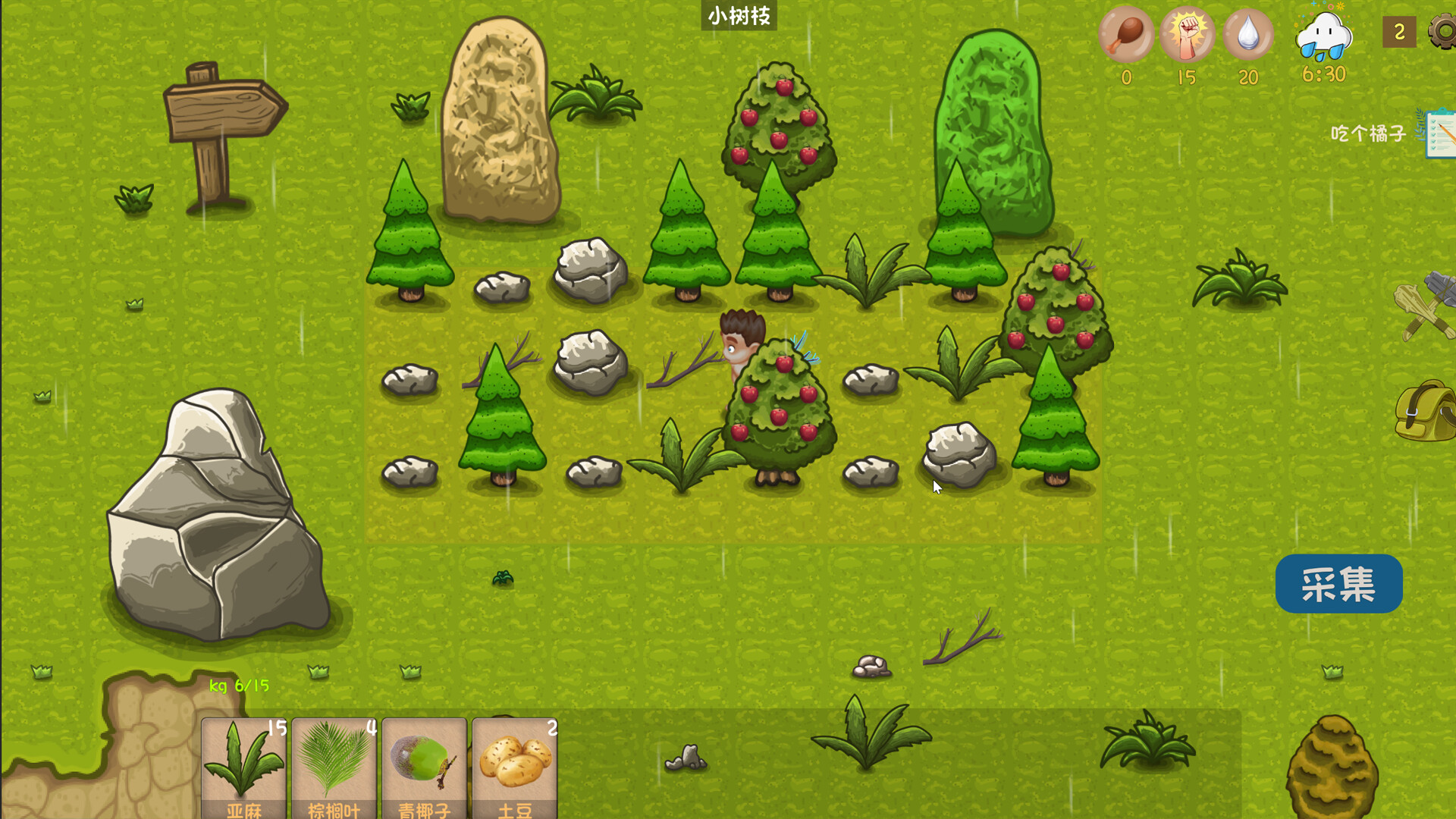Select the 青椰子 coconut inventory slot

tap(422, 766)
